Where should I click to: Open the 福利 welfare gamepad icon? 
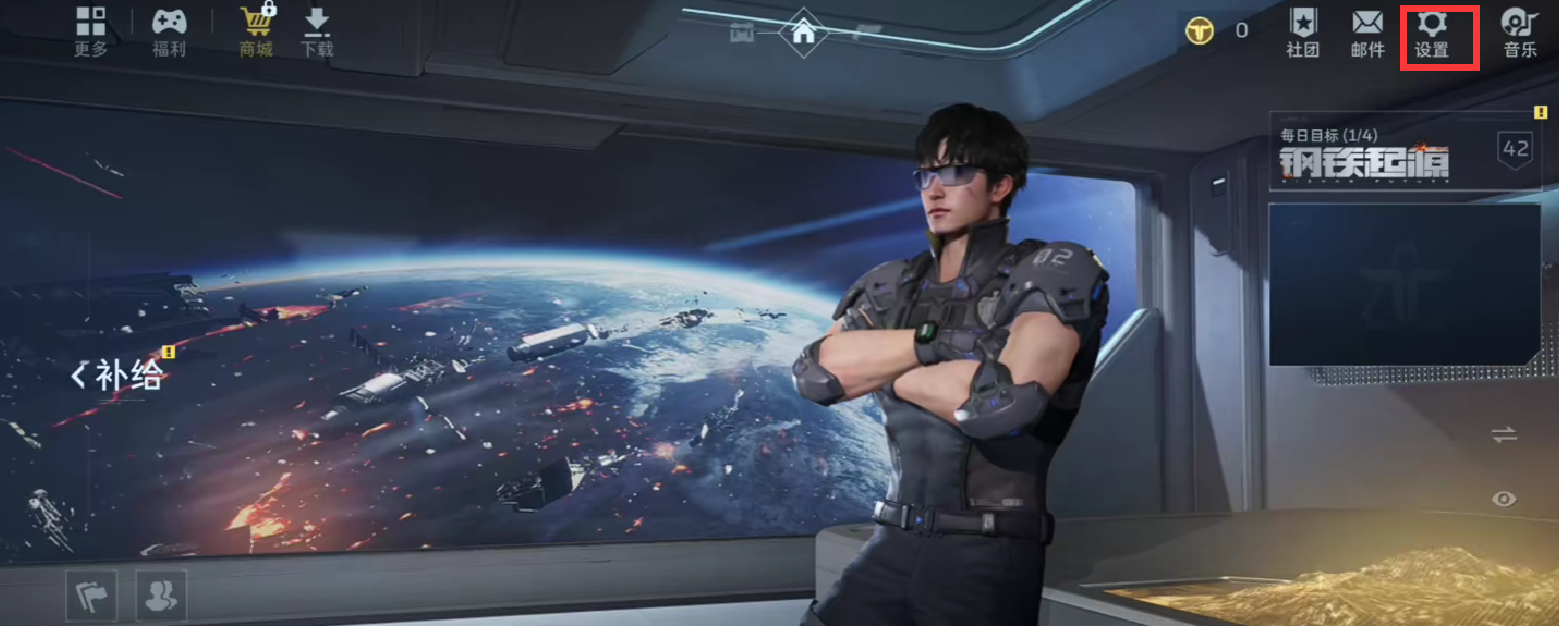tap(169, 31)
